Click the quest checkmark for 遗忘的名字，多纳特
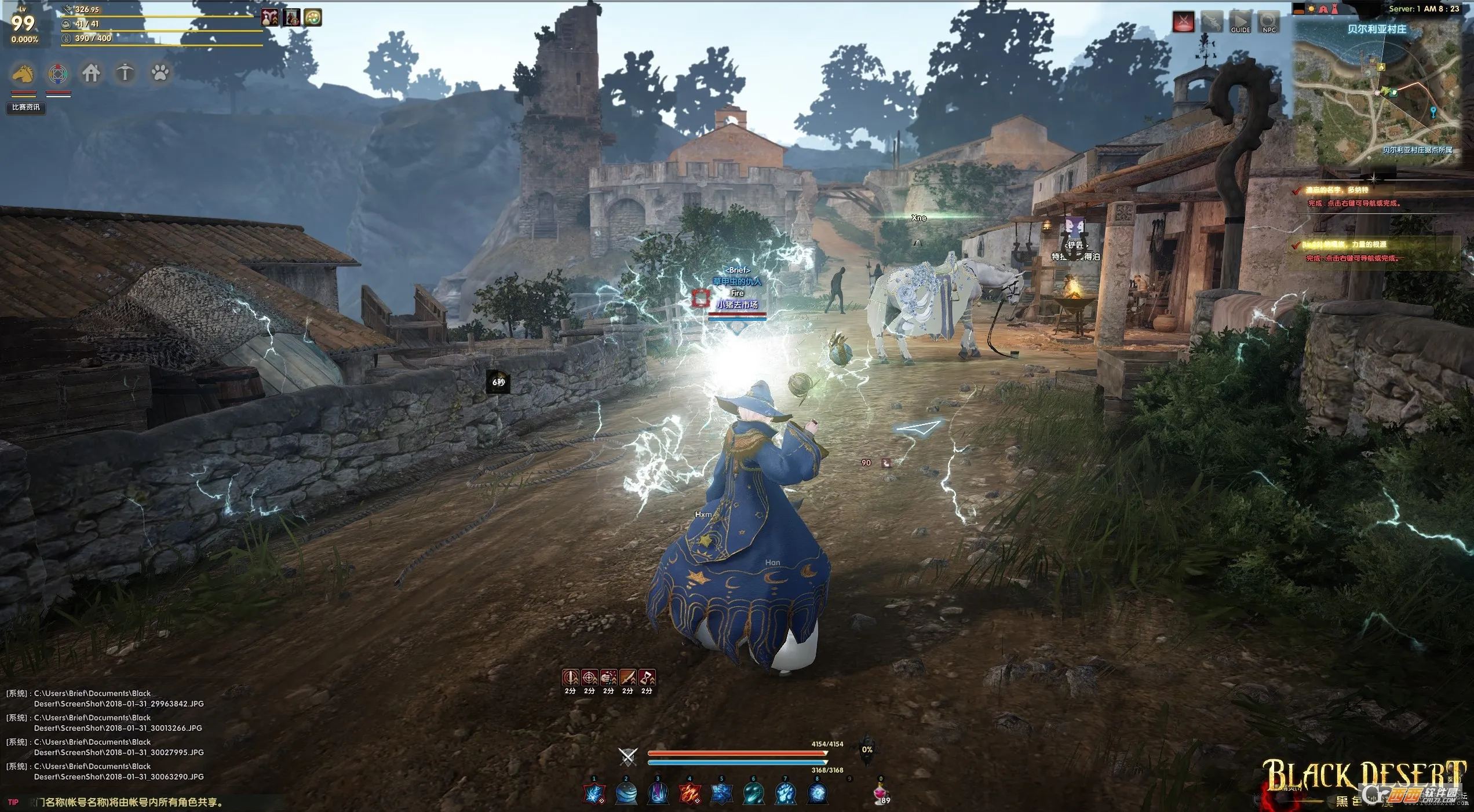The image size is (1474, 812). [1297, 192]
